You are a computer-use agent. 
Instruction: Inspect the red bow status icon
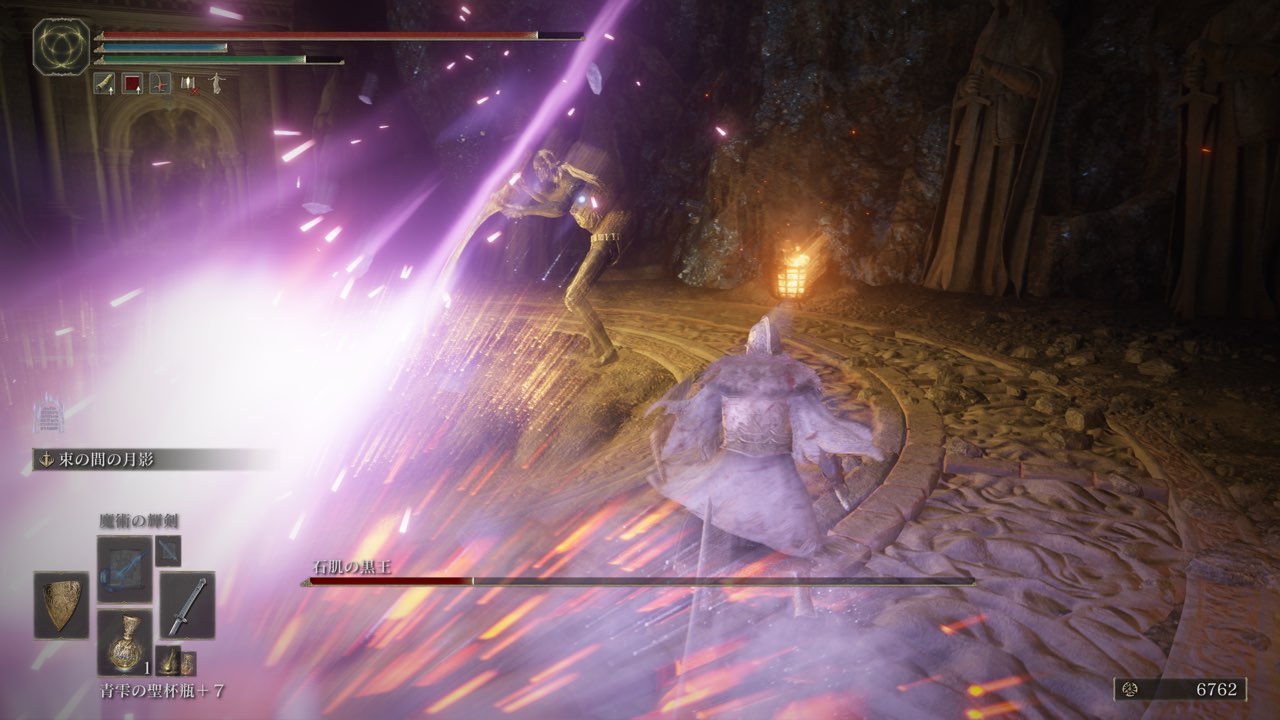pyautogui.click(x=160, y=84)
